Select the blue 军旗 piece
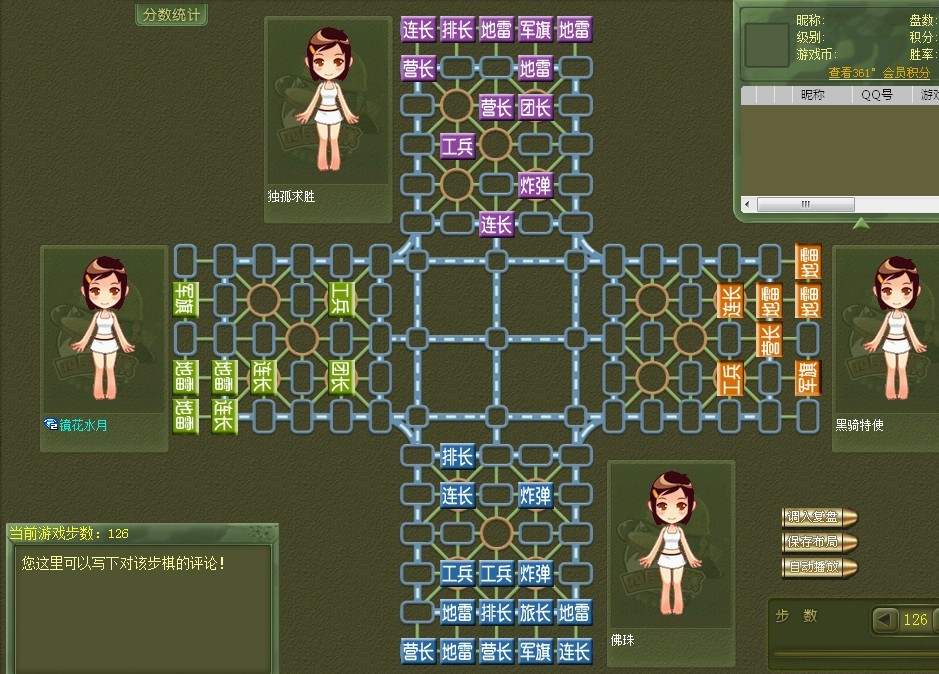Viewport: 939px width, 674px height. [535, 652]
